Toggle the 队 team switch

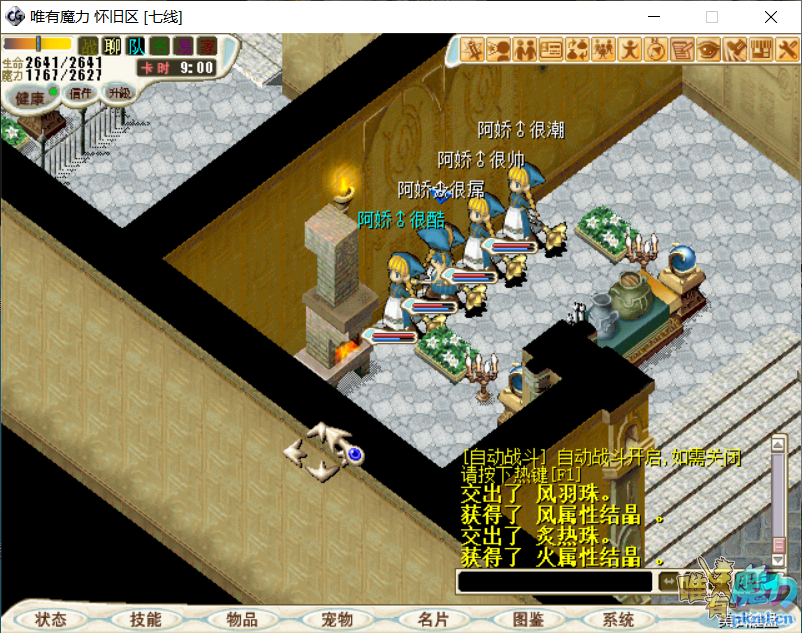pyautogui.click(x=136, y=46)
